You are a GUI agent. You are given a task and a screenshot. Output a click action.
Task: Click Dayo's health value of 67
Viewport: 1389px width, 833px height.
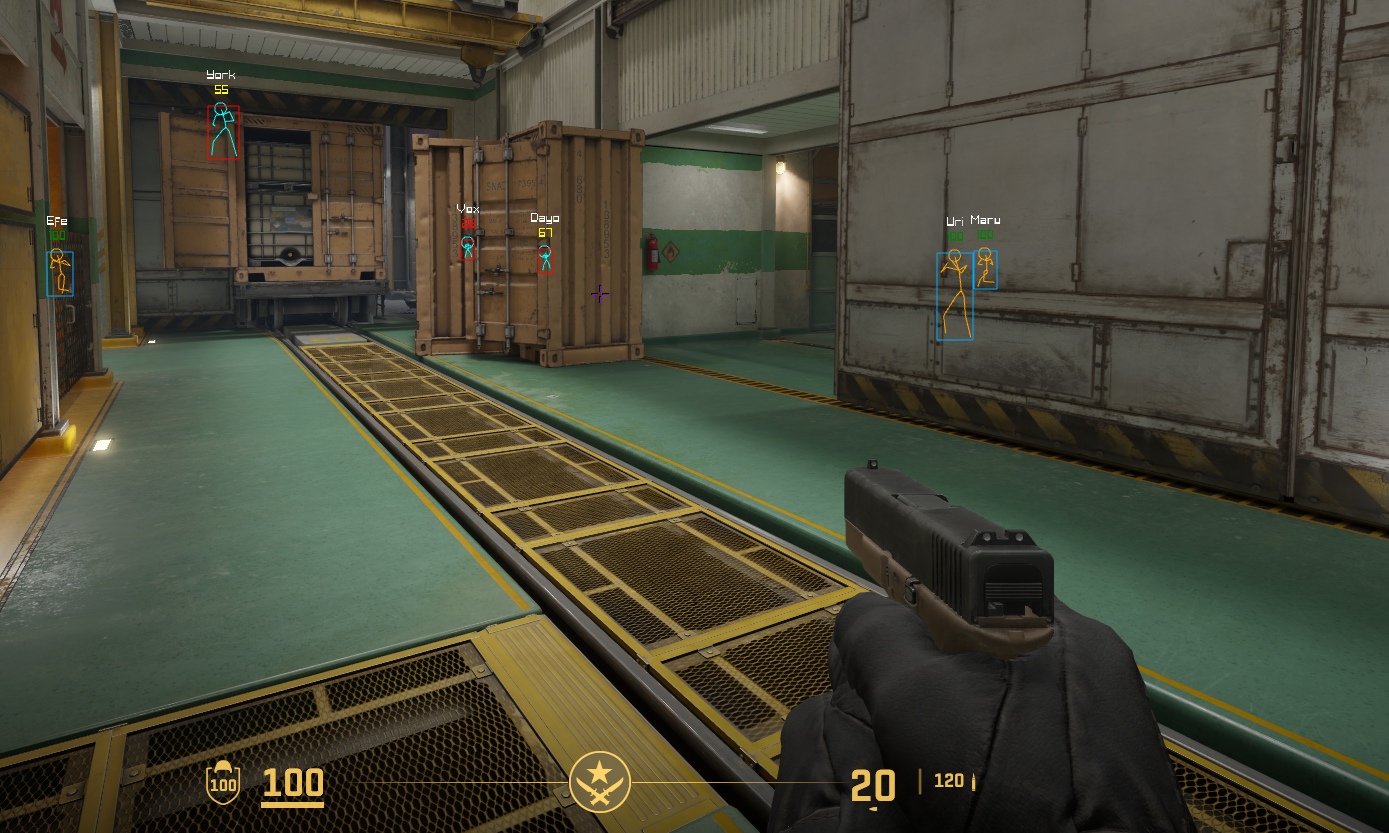click(545, 231)
